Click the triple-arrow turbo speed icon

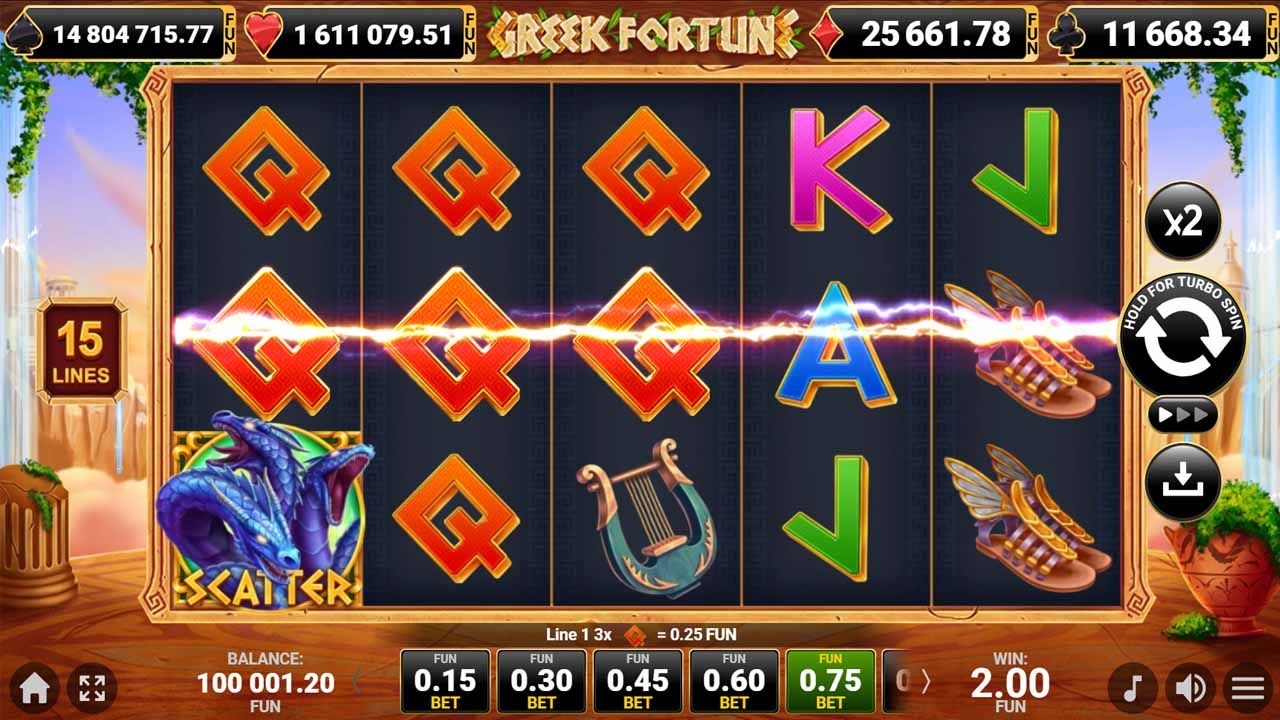coord(1185,413)
